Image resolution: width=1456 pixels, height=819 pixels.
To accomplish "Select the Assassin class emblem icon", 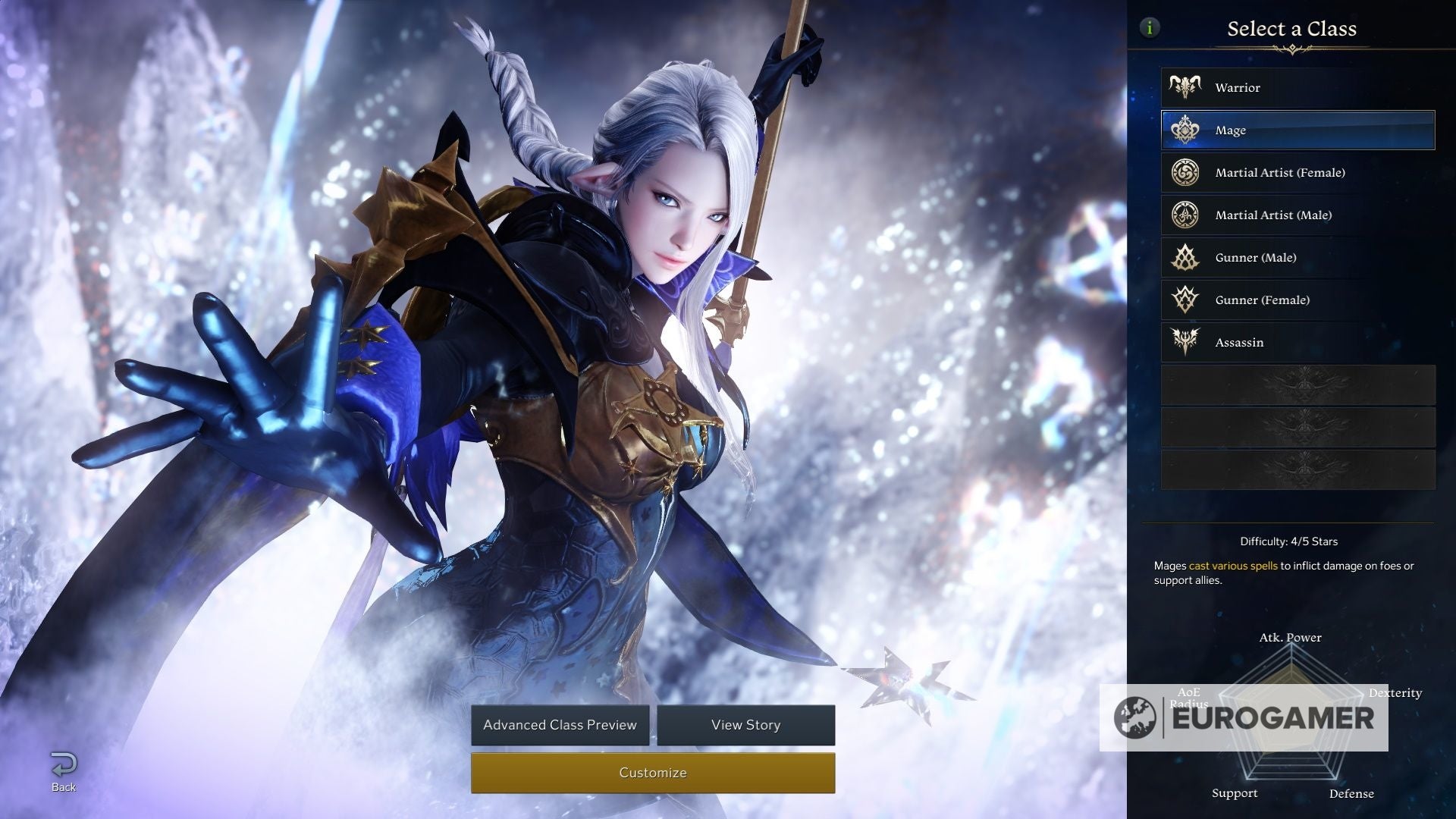I will pyautogui.click(x=1185, y=342).
